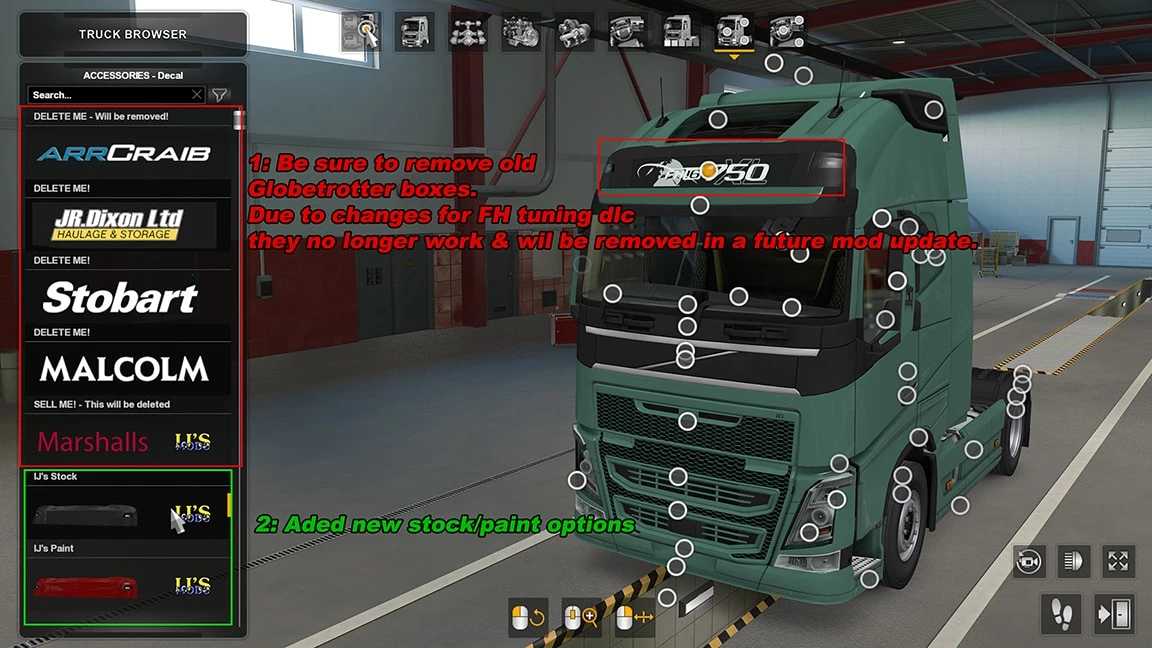Pick the Malcolm decal
The width and height of the screenshot is (1152, 648).
tap(124, 369)
